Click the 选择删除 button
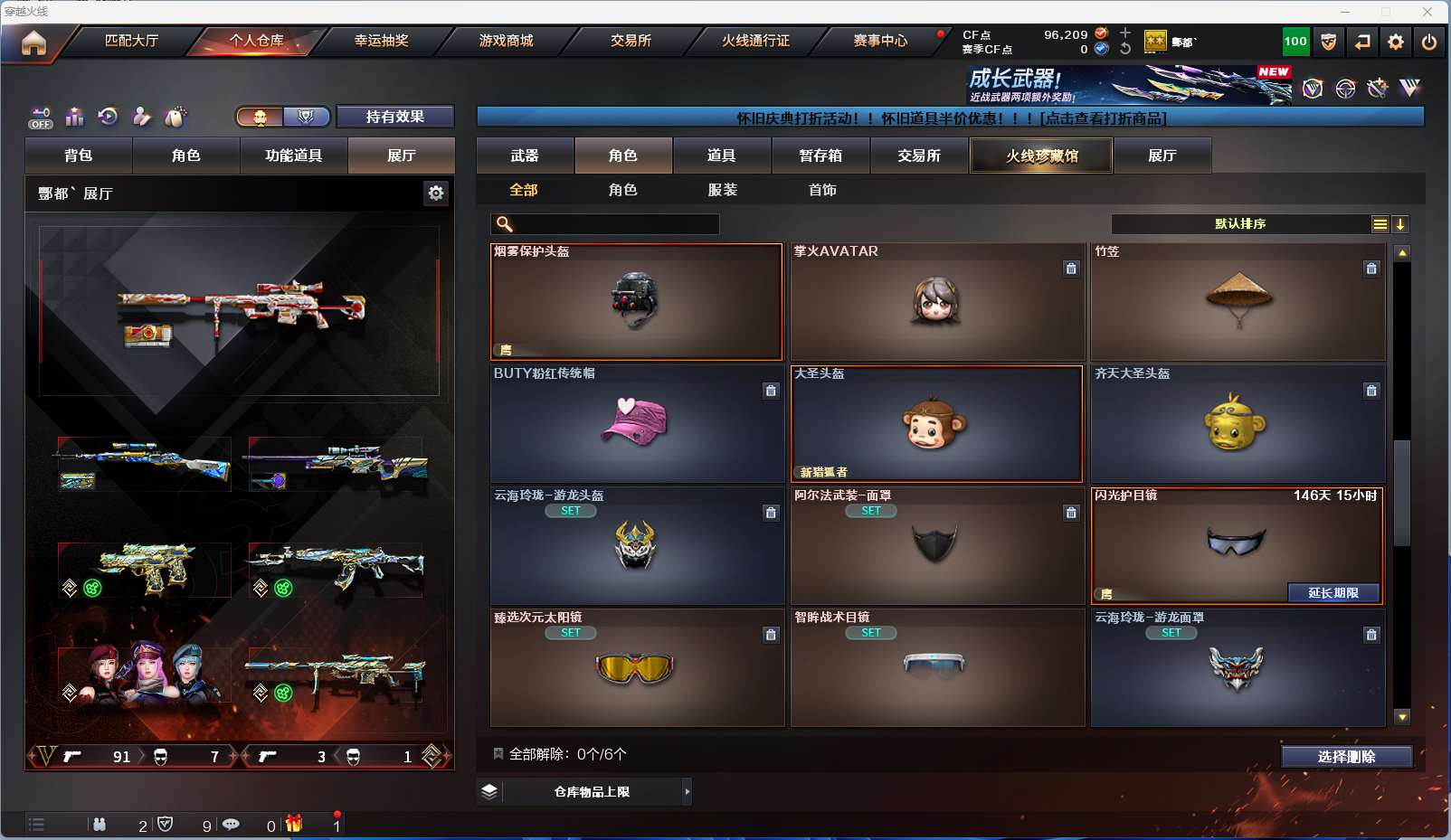Screen dimensions: 1451x840 pyautogui.click(x=1346, y=757)
